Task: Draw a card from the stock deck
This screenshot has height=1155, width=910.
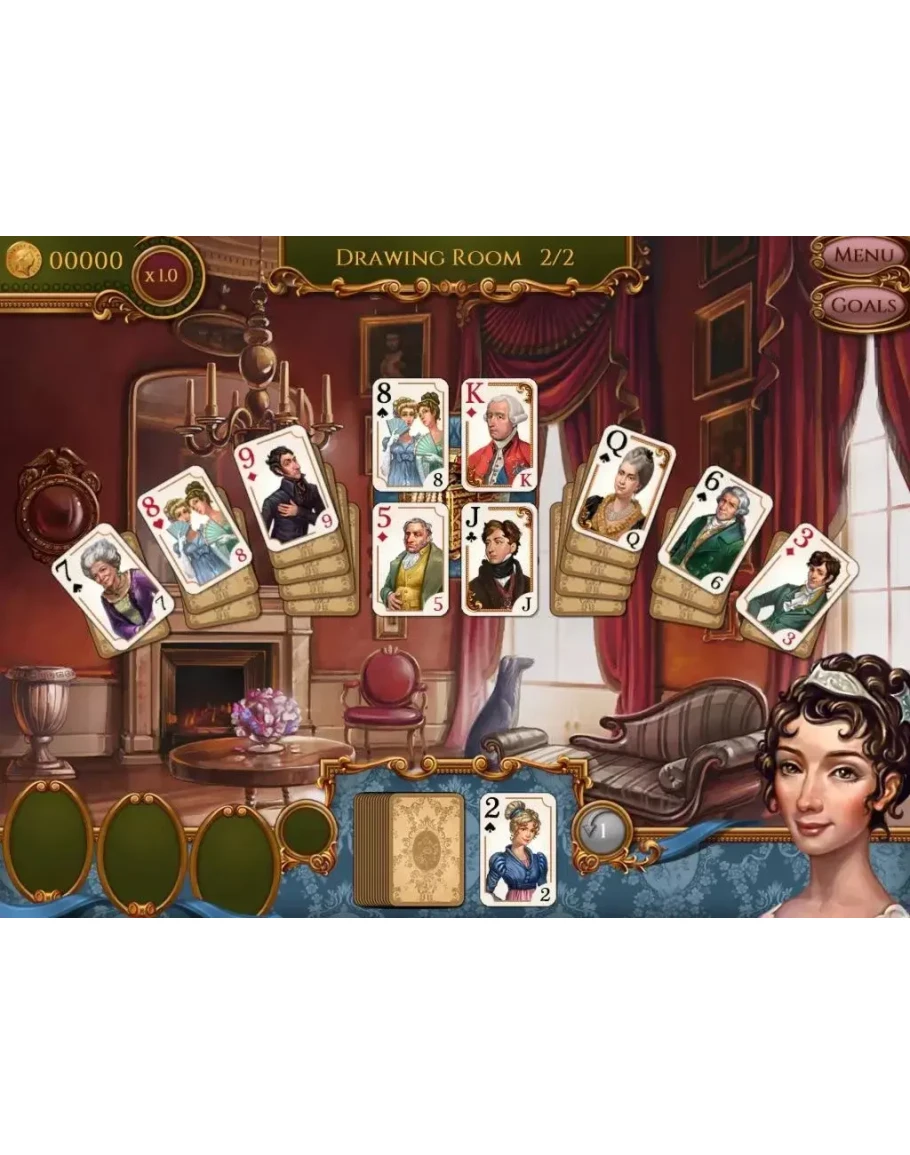Action: (x=410, y=850)
